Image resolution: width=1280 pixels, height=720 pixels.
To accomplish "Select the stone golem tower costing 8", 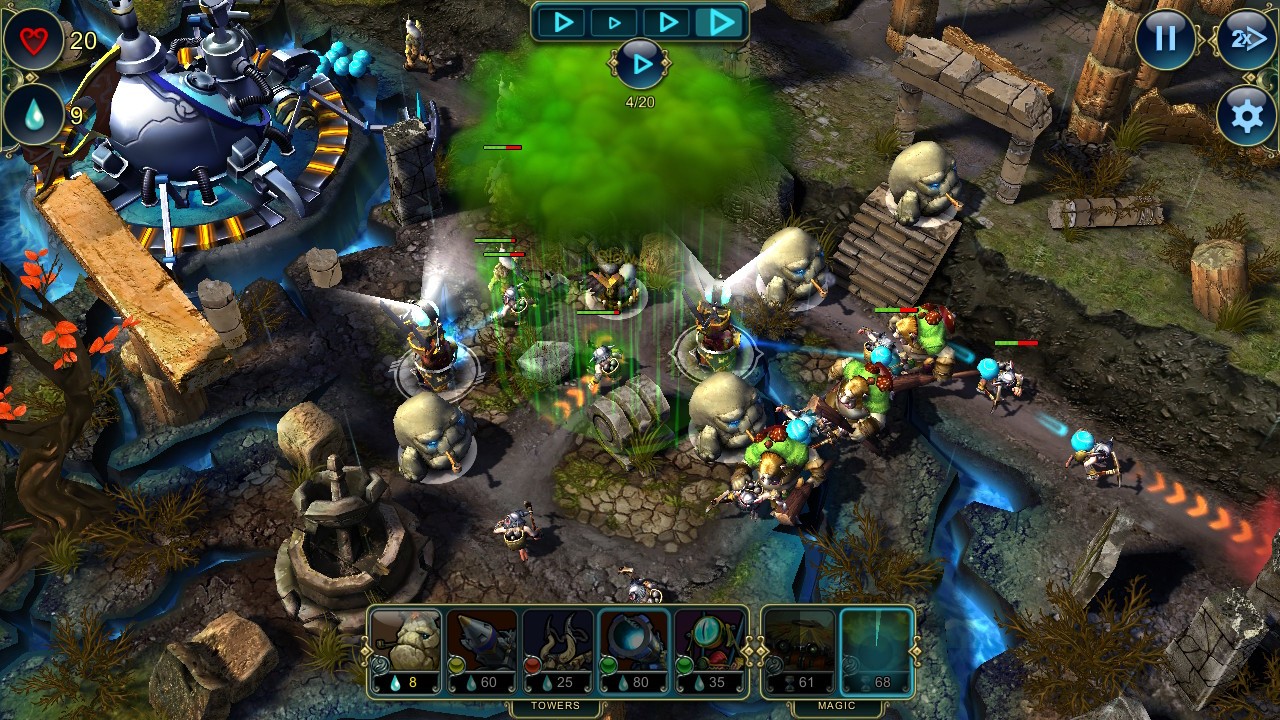I will [x=405, y=651].
